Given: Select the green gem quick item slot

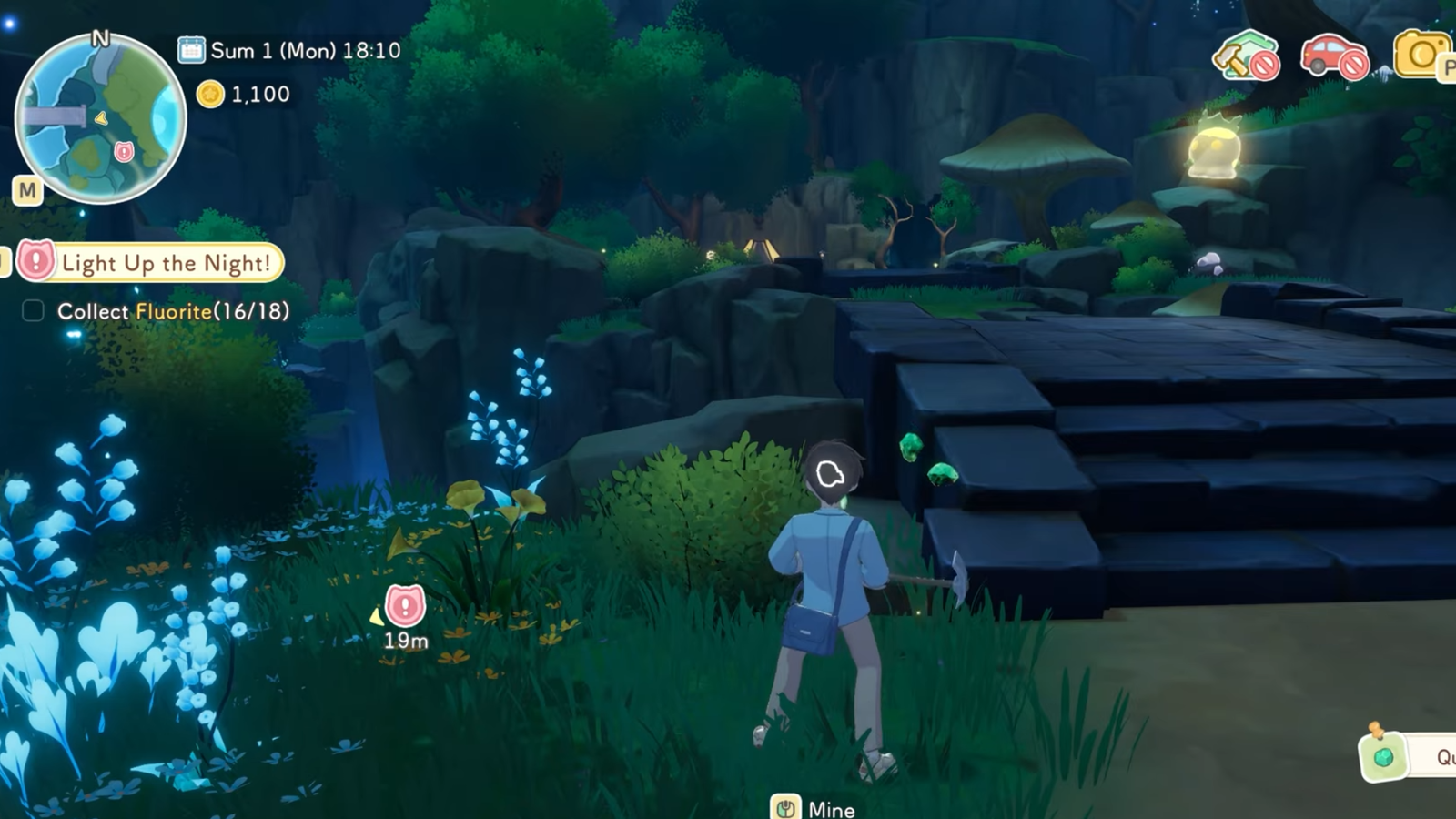Looking at the screenshot, I should (1384, 757).
